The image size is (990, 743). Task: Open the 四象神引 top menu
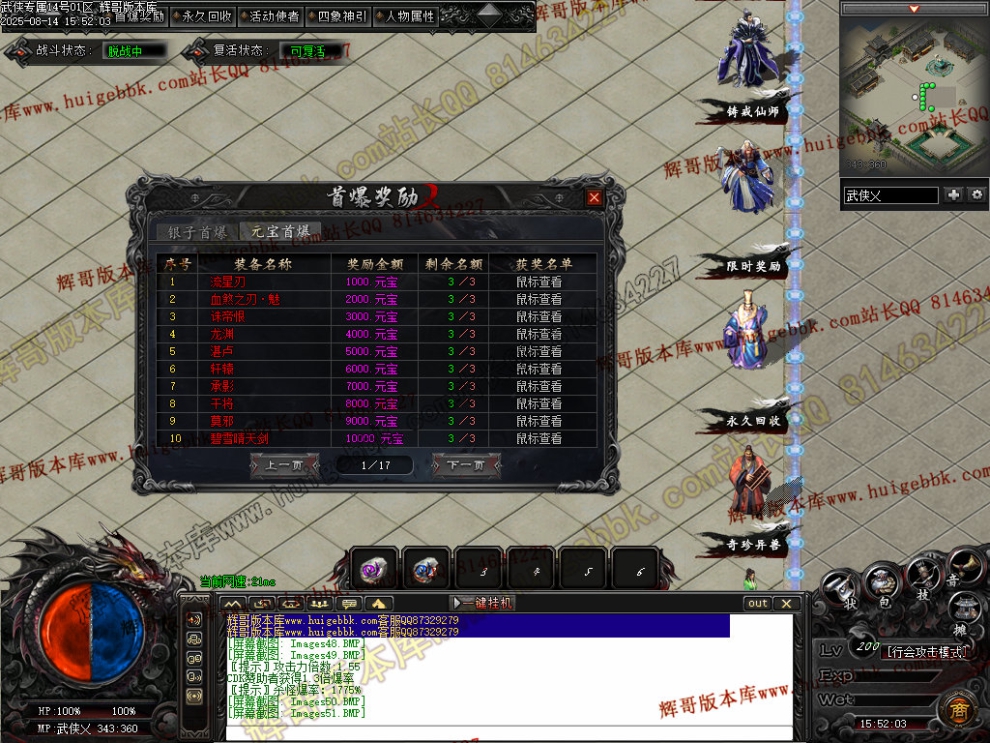pyautogui.click(x=342, y=16)
